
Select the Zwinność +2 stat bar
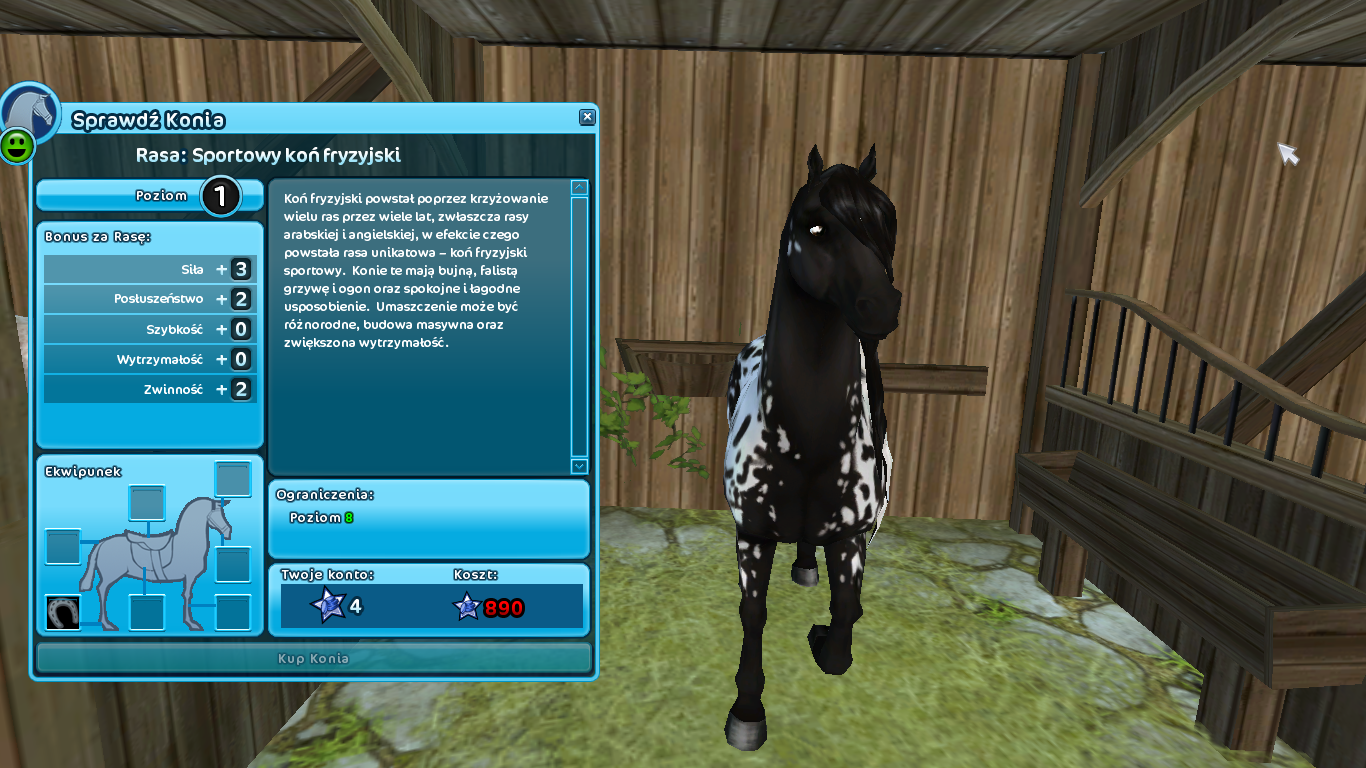148,388
